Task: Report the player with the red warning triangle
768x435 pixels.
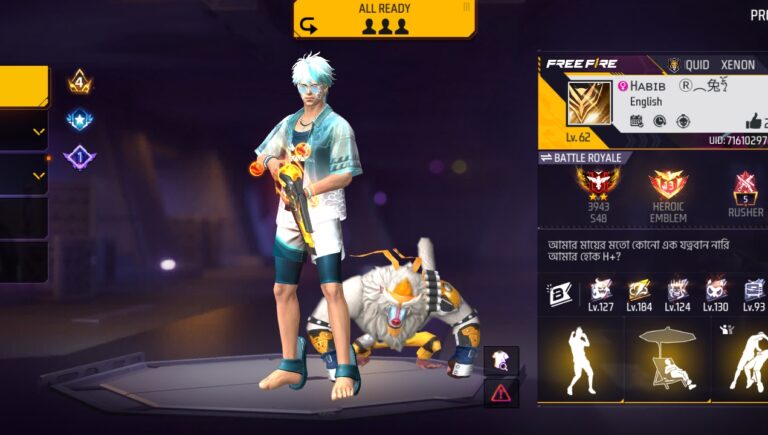Action: click(500, 392)
